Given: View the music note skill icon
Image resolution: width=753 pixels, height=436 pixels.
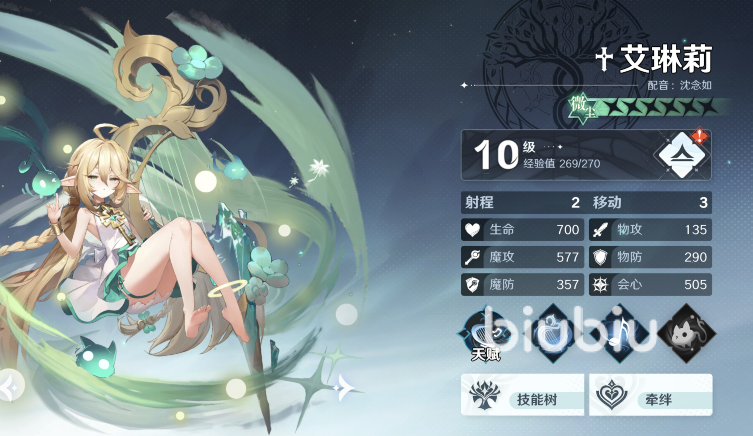Looking at the screenshot, I should (x=619, y=333).
